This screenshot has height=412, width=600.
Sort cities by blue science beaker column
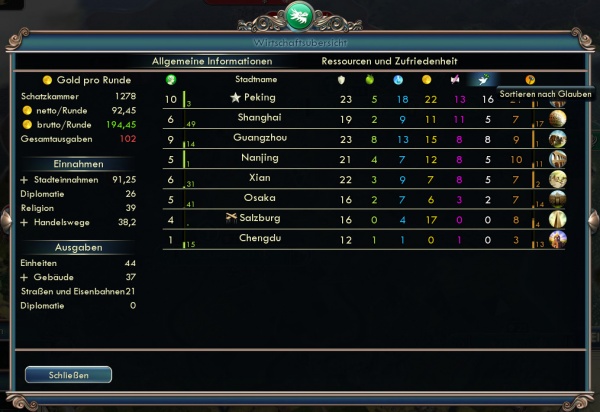(398, 79)
